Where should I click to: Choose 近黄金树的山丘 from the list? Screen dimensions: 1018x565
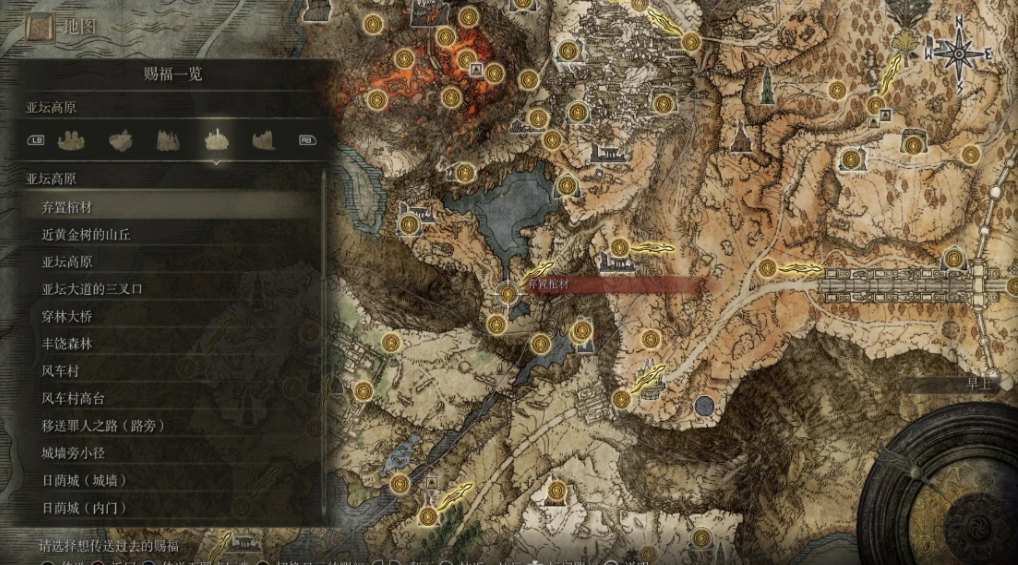tap(170, 234)
